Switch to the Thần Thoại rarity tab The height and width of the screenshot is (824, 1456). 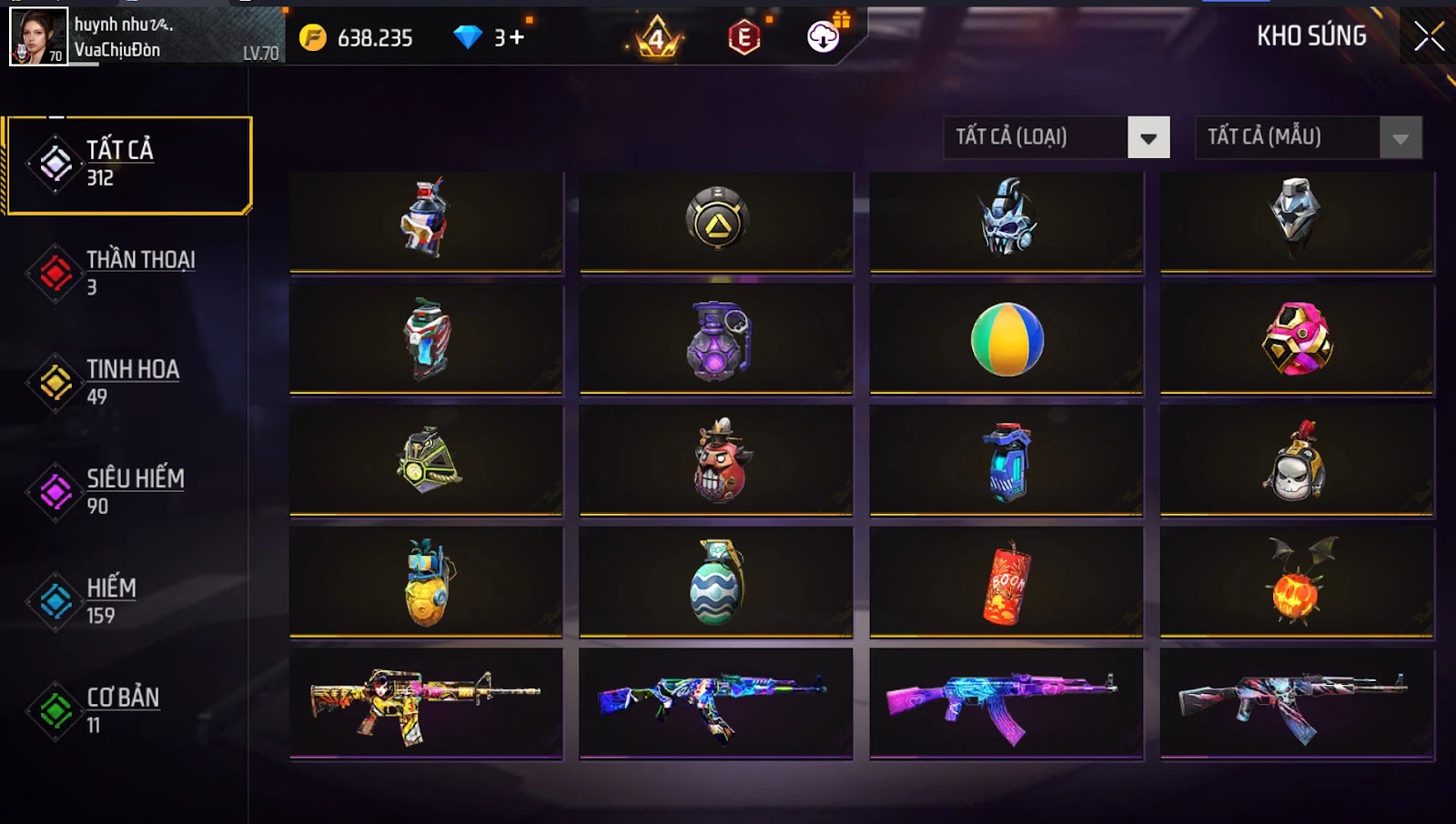click(127, 273)
